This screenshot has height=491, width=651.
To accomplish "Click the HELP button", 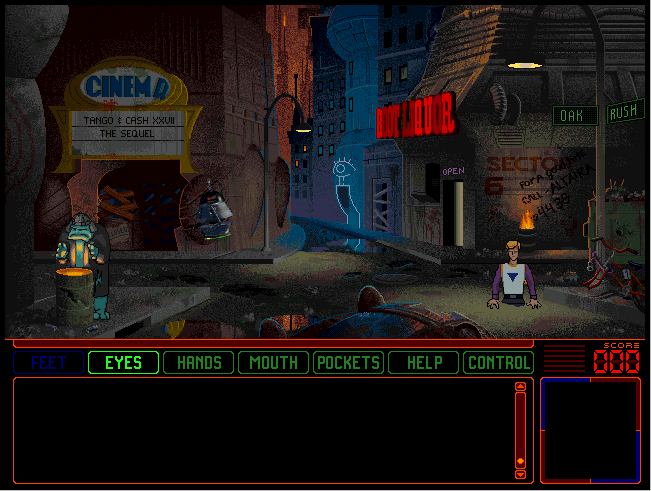I will coord(423,362).
